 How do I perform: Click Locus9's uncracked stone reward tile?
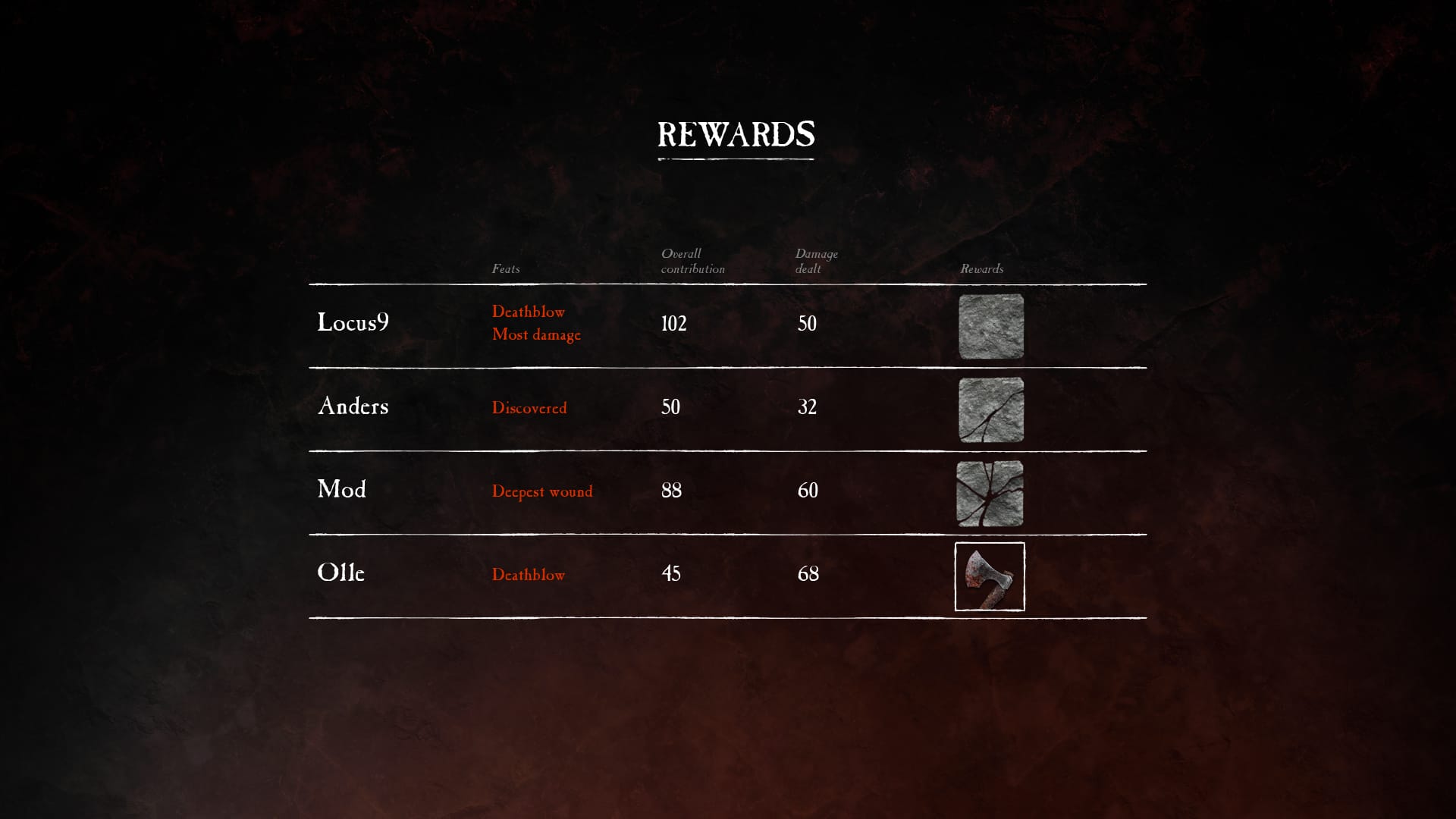(990, 327)
